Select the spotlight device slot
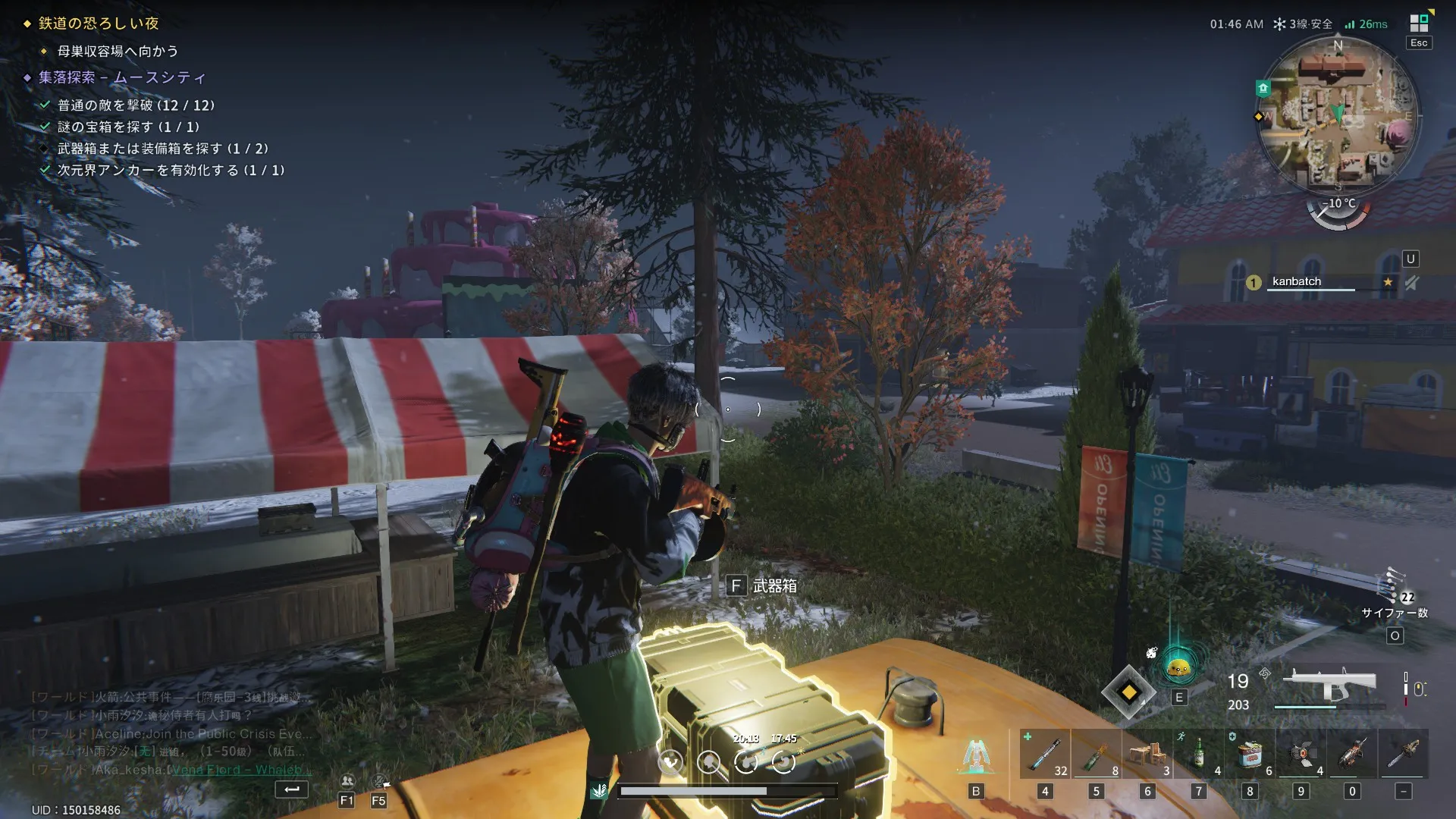Viewport: 1456px width, 819px height. tap(1301, 754)
